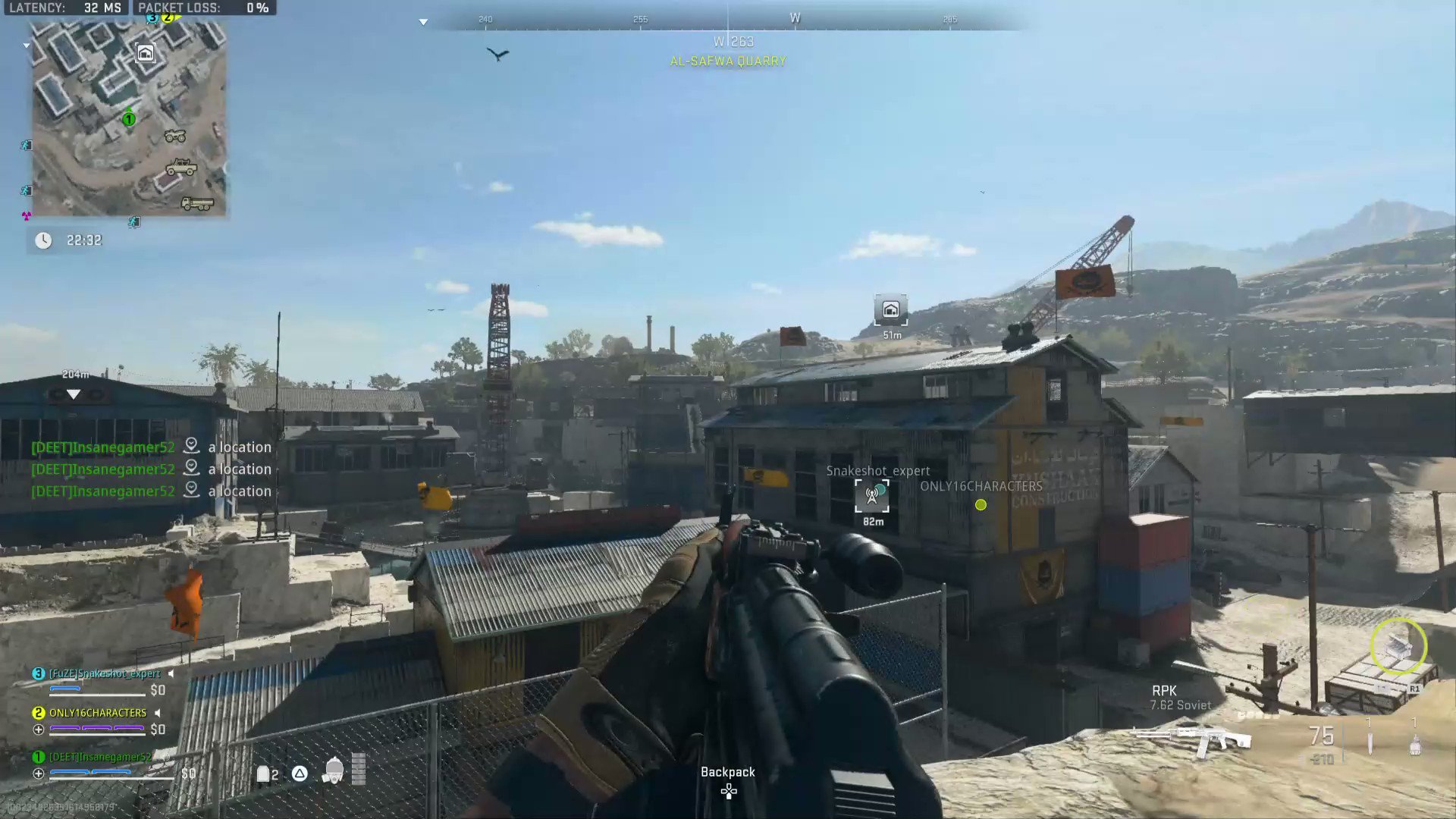
Task: Mute ONLY16CHARACTERS via their speaker icon
Action: click(156, 713)
